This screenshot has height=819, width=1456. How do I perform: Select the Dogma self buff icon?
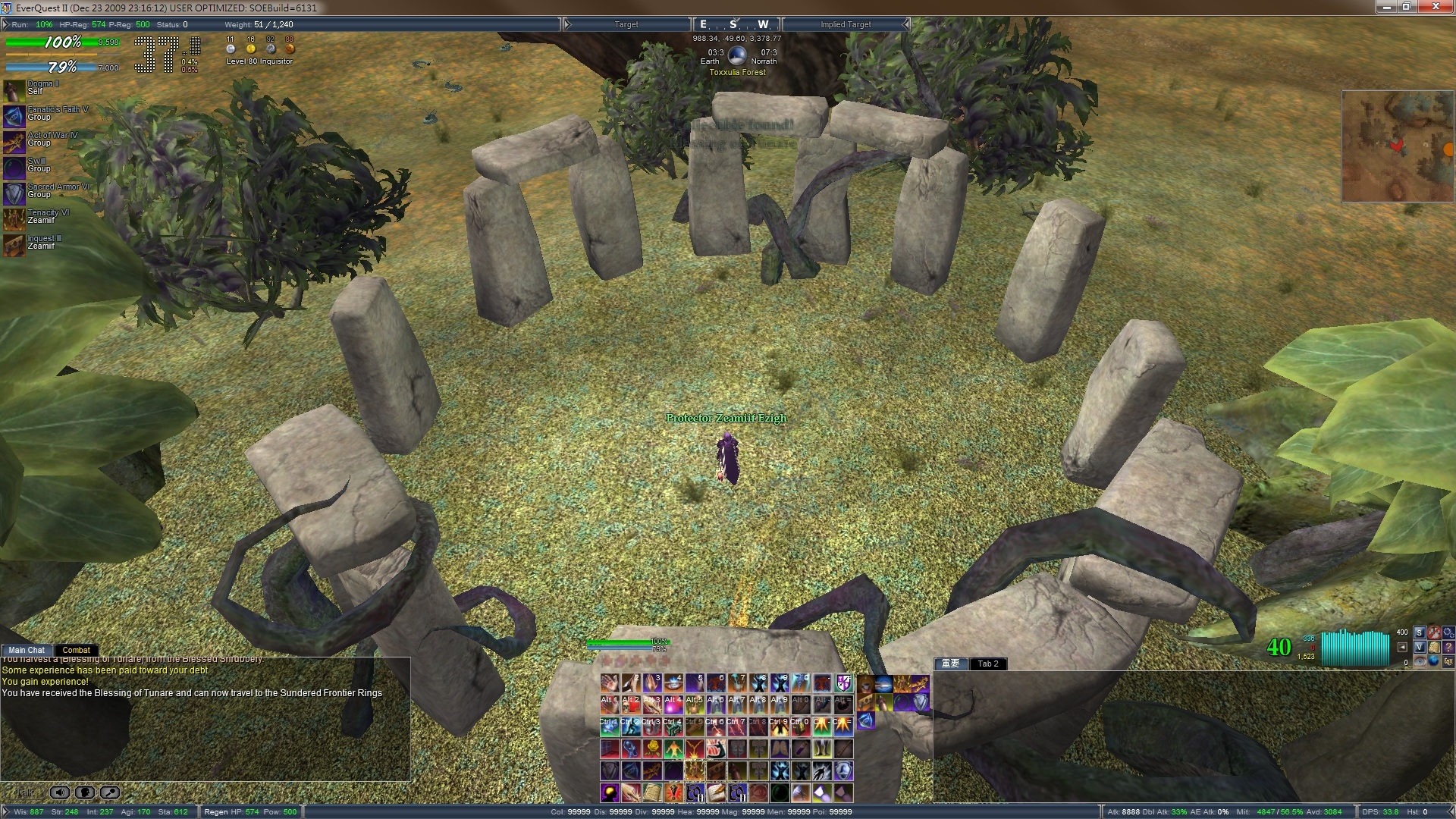pyautogui.click(x=14, y=91)
